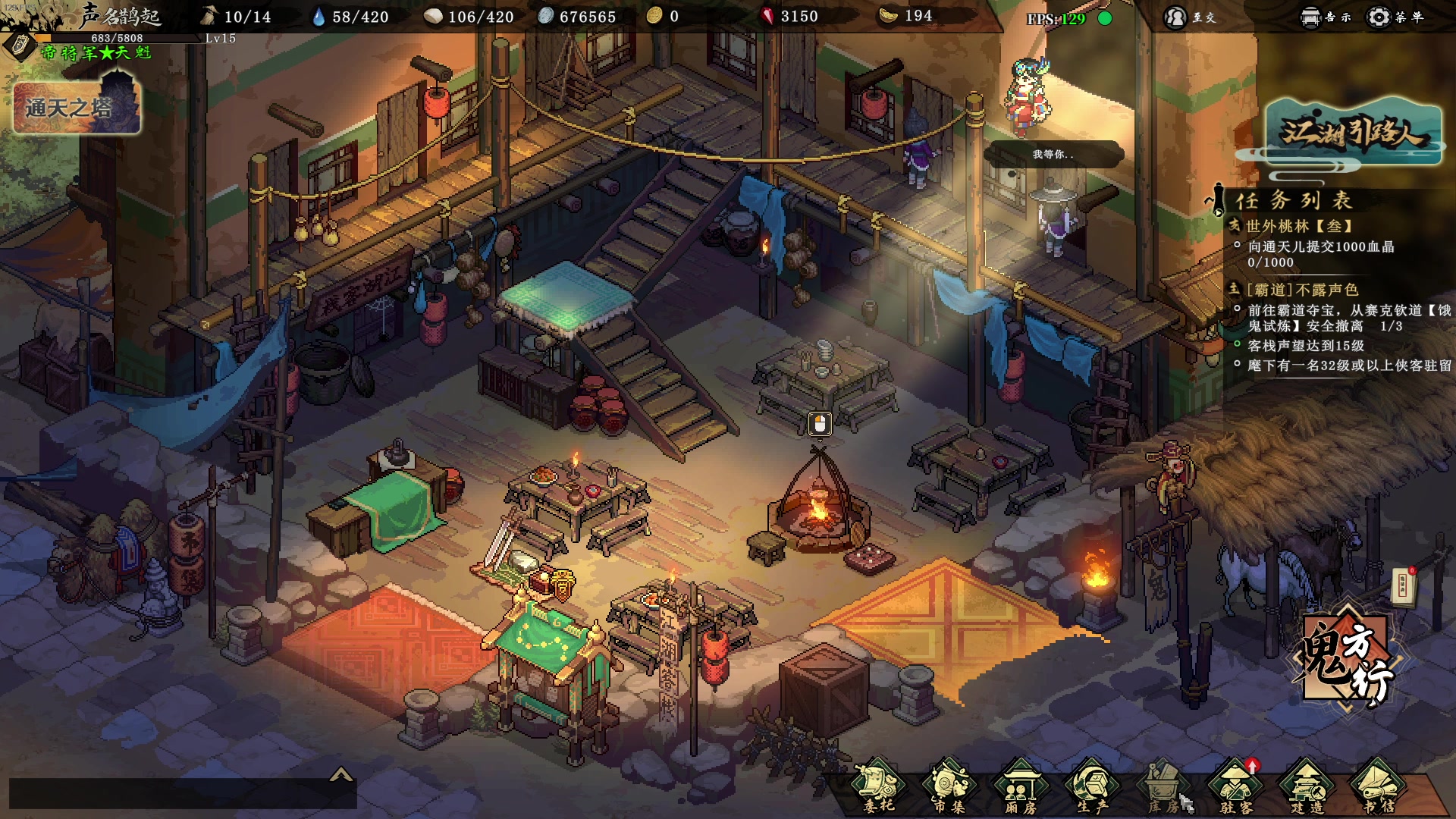Select the 世外桃林【叁】 side quest
This screenshot has height=819, width=1456.
click(1299, 226)
